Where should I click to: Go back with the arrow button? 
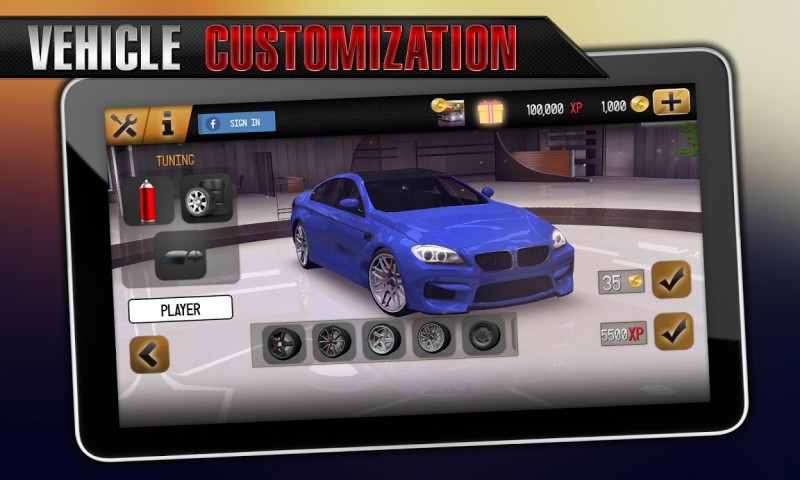pos(150,354)
